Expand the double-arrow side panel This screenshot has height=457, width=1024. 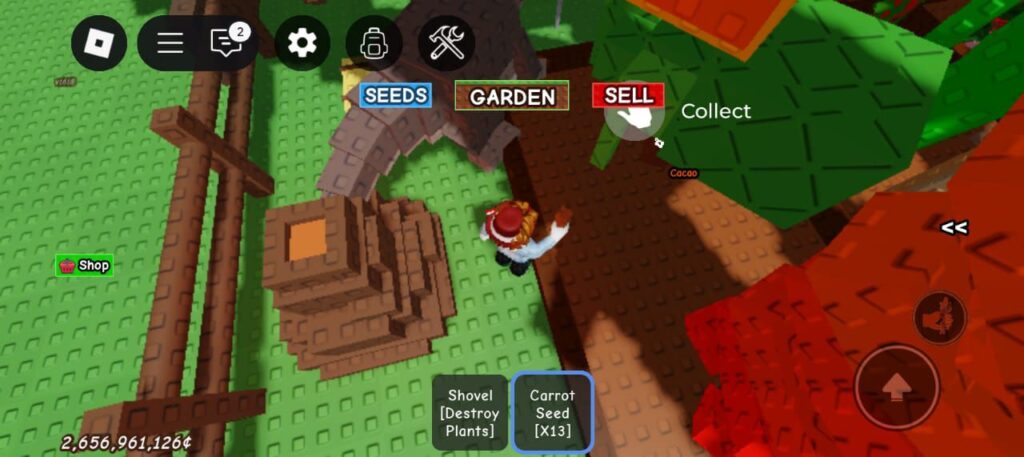953,228
